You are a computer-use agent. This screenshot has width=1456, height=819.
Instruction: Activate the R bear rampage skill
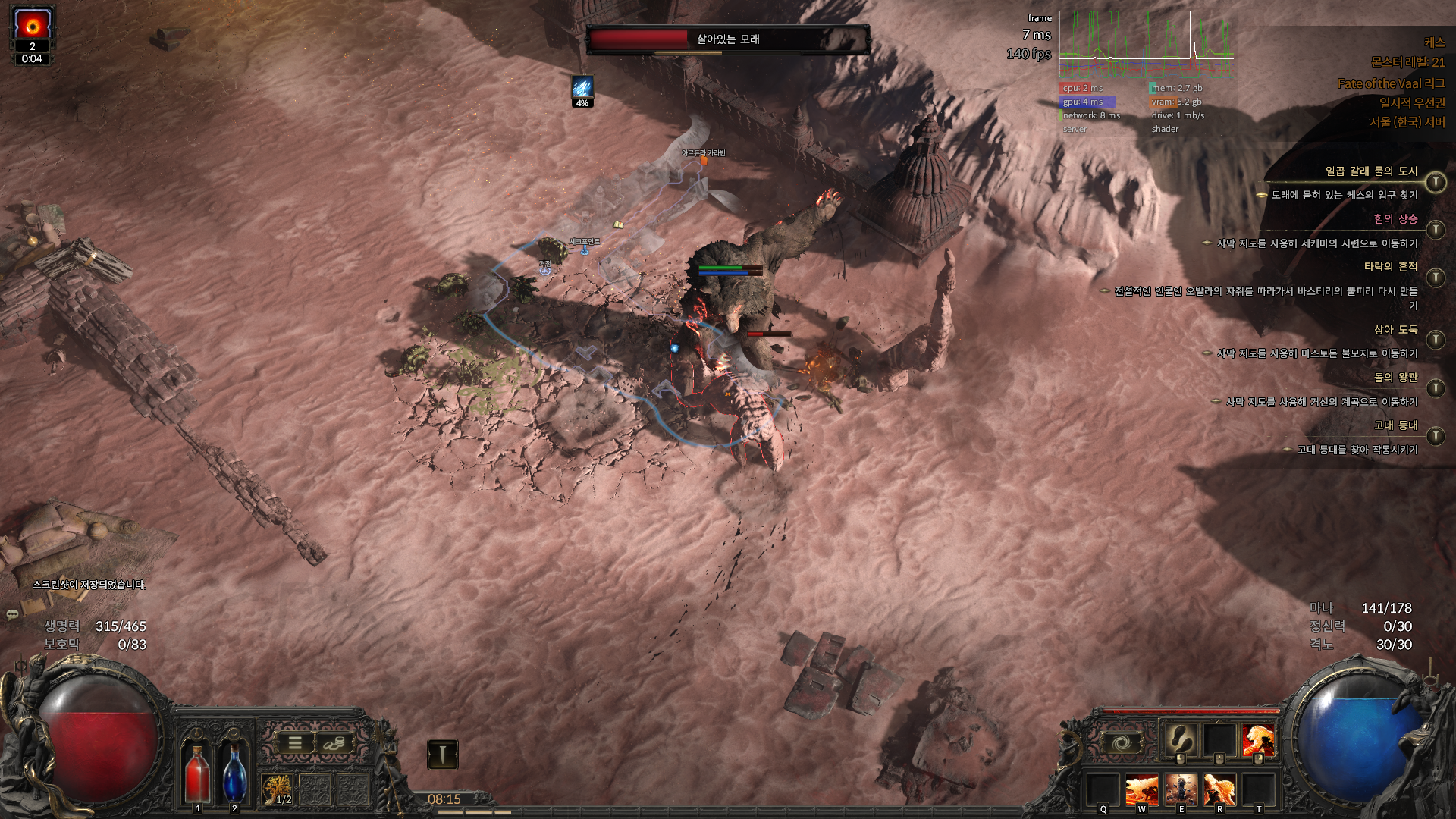click(1219, 789)
